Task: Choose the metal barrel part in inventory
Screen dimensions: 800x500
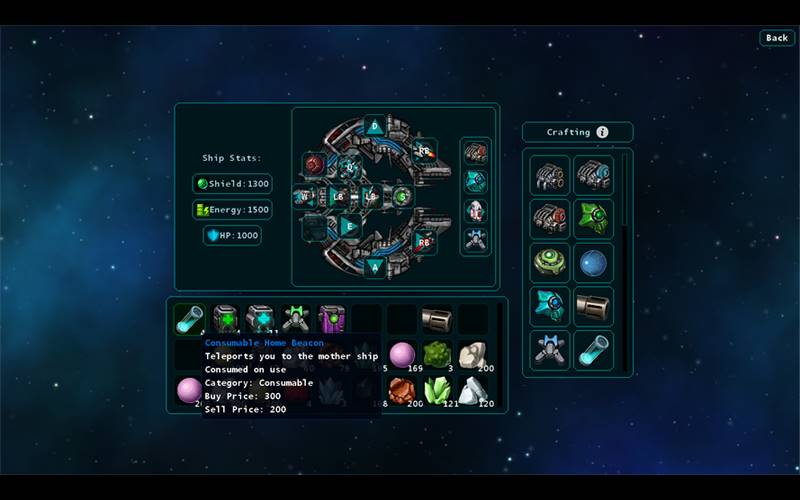Action: click(436, 319)
